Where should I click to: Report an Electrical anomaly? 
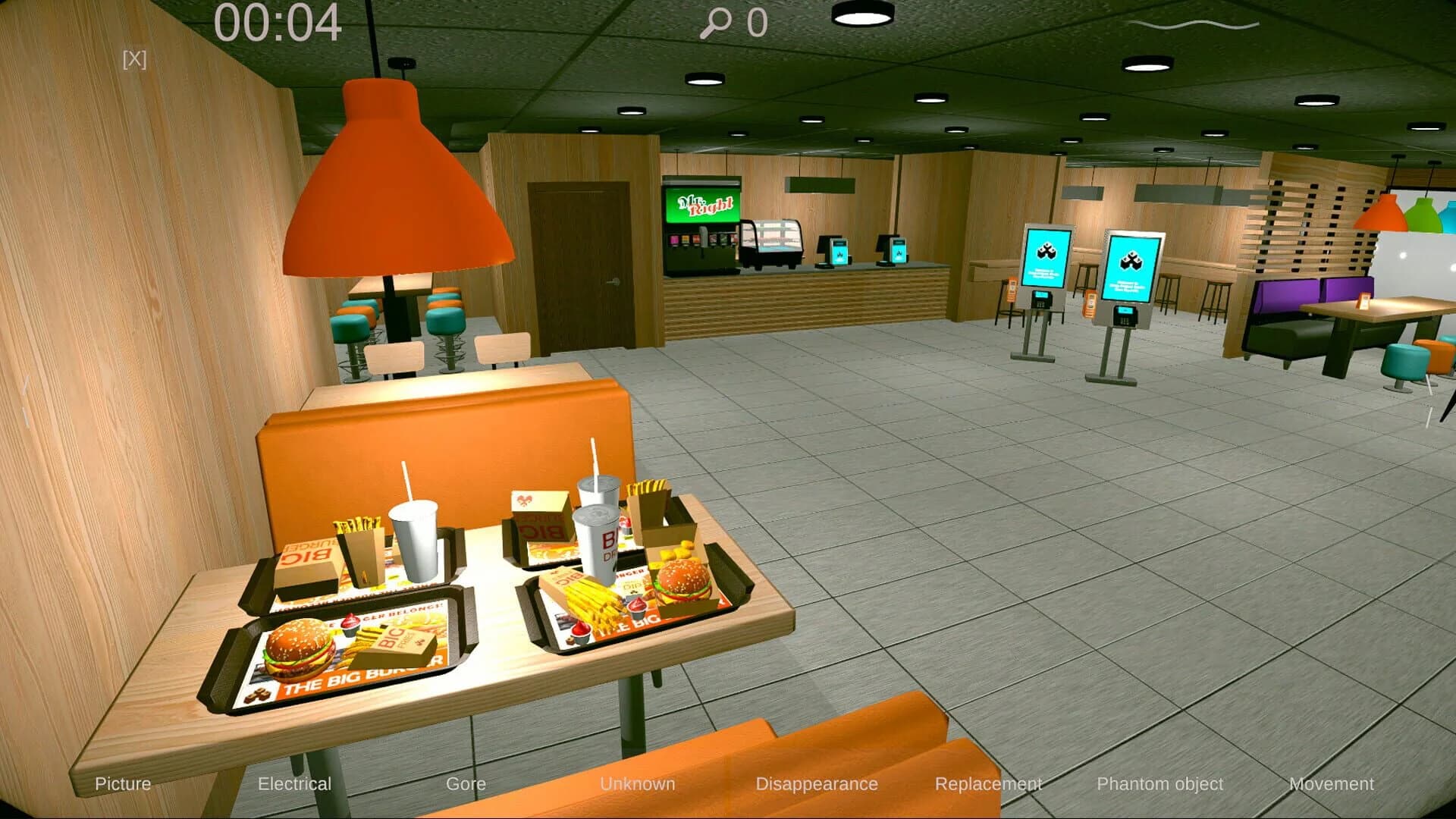[x=295, y=784]
